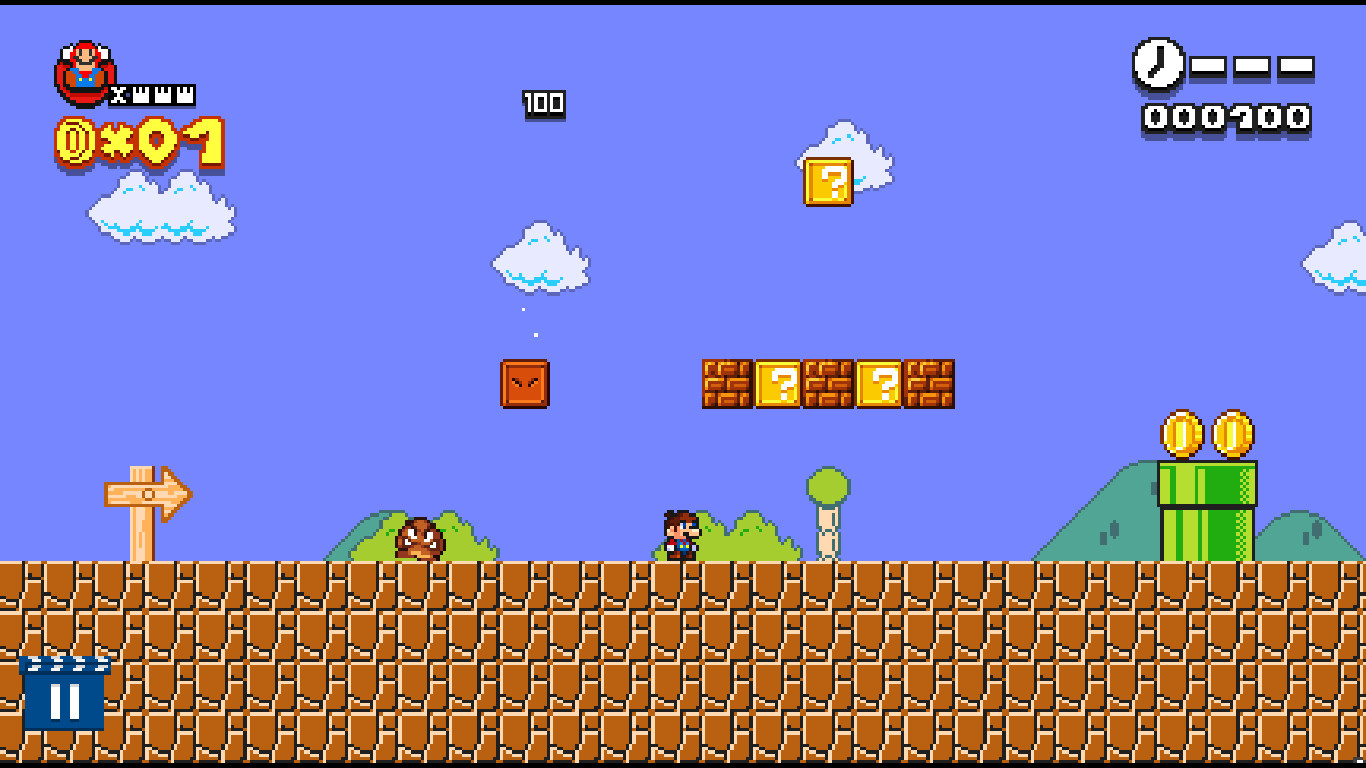1366x768 pixels.
Task: Click the leftmost brick block in the row
Action: tap(730, 385)
